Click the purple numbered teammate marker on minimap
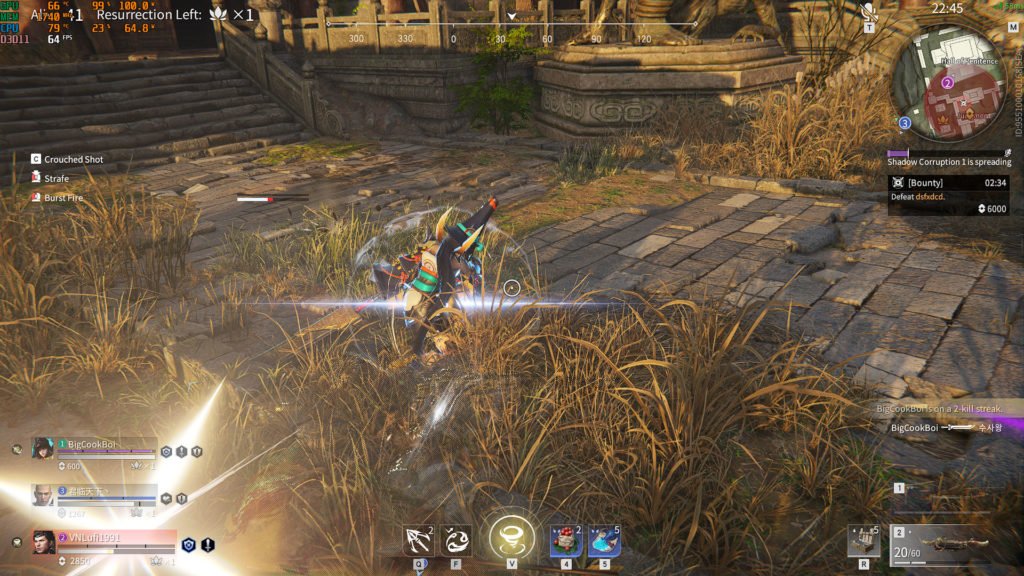The width and height of the screenshot is (1024, 576). (x=947, y=83)
